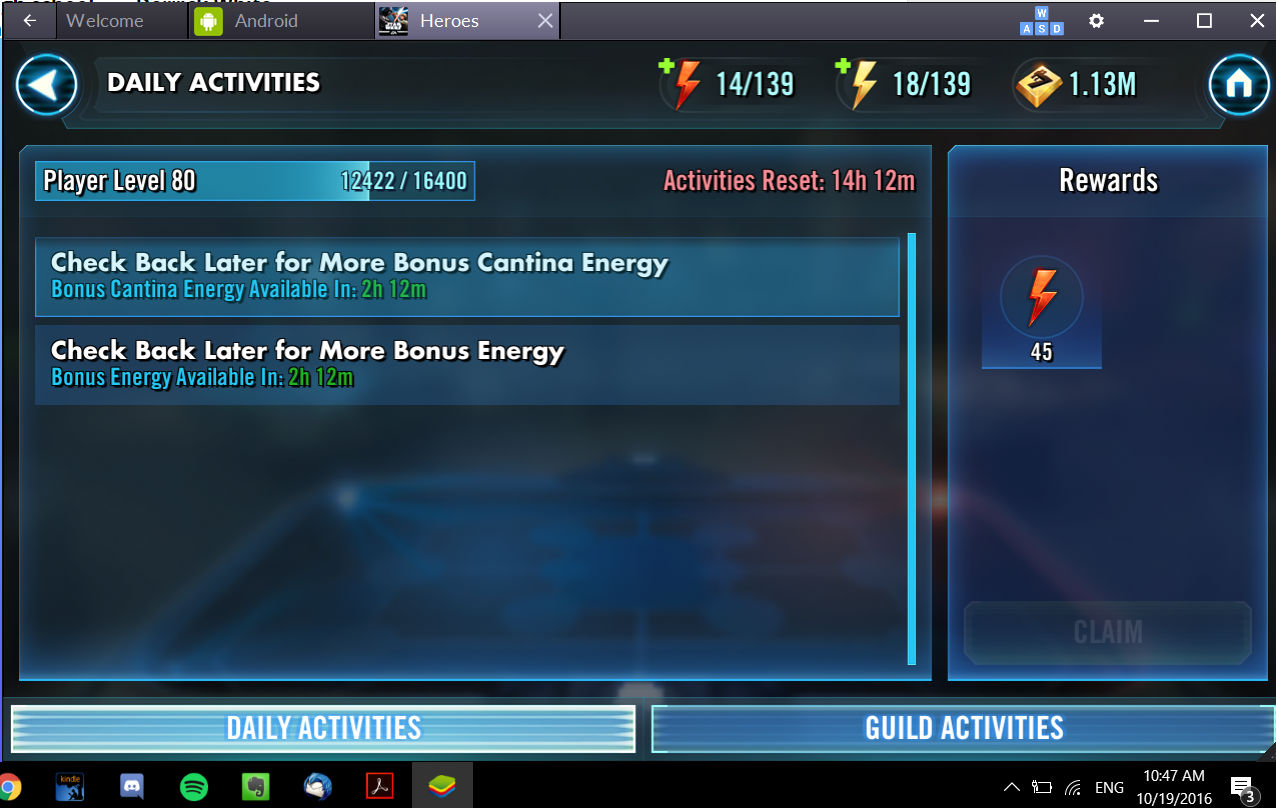This screenshot has width=1276, height=808.
Task: Switch to the Daily Activities tab
Action: [323, 728]
